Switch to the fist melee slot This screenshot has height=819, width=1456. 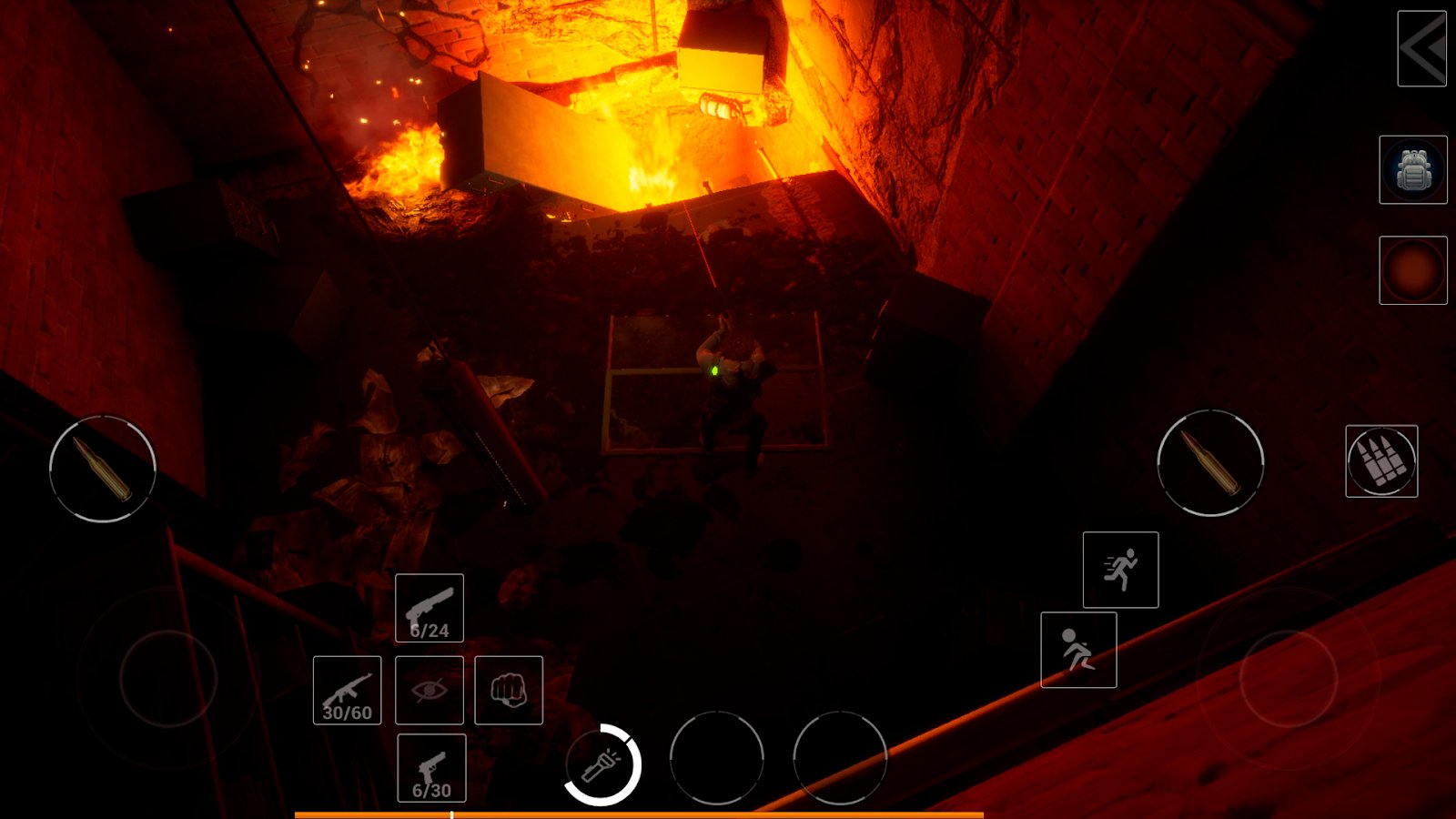click(x=509, y=690)
